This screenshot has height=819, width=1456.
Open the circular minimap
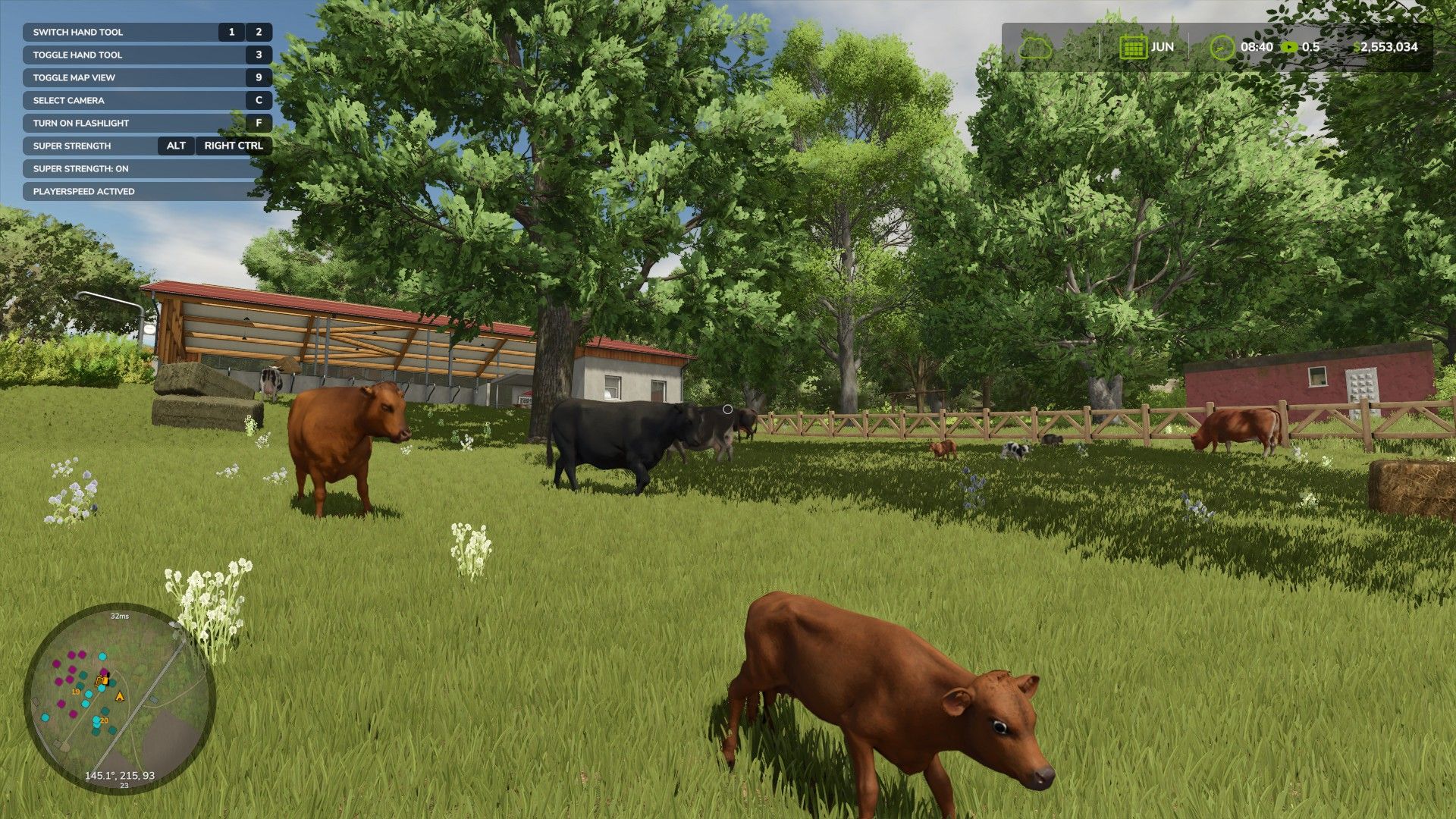(120, 698)
